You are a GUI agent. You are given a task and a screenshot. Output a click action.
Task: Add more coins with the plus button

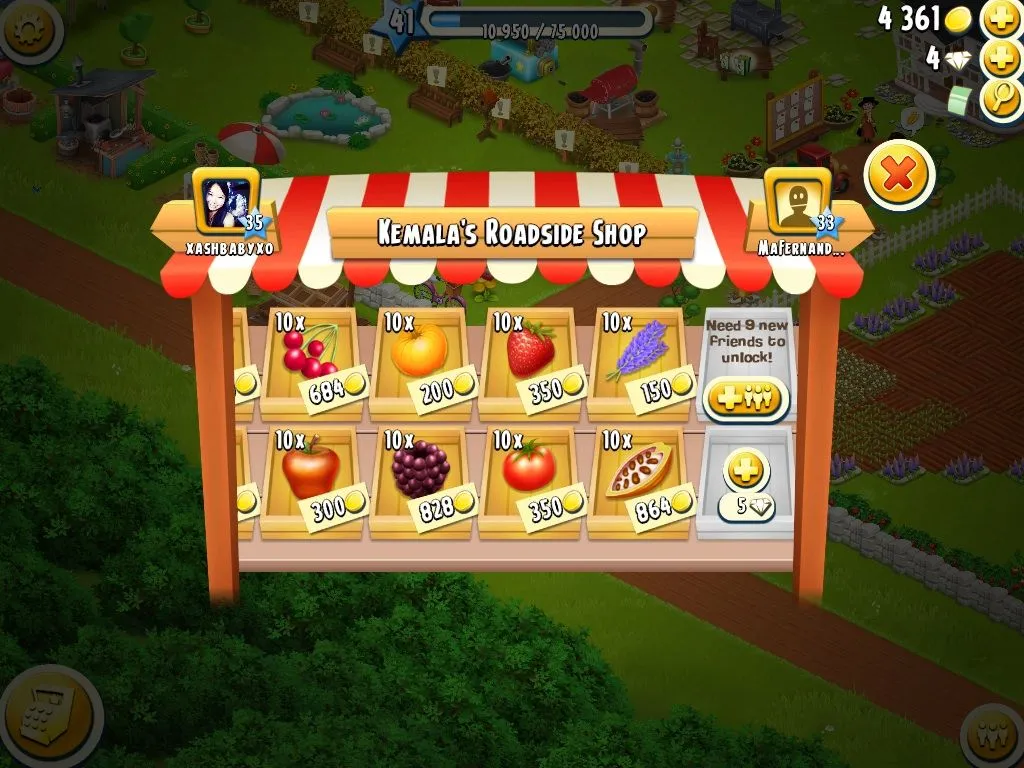coord(1000,19)
